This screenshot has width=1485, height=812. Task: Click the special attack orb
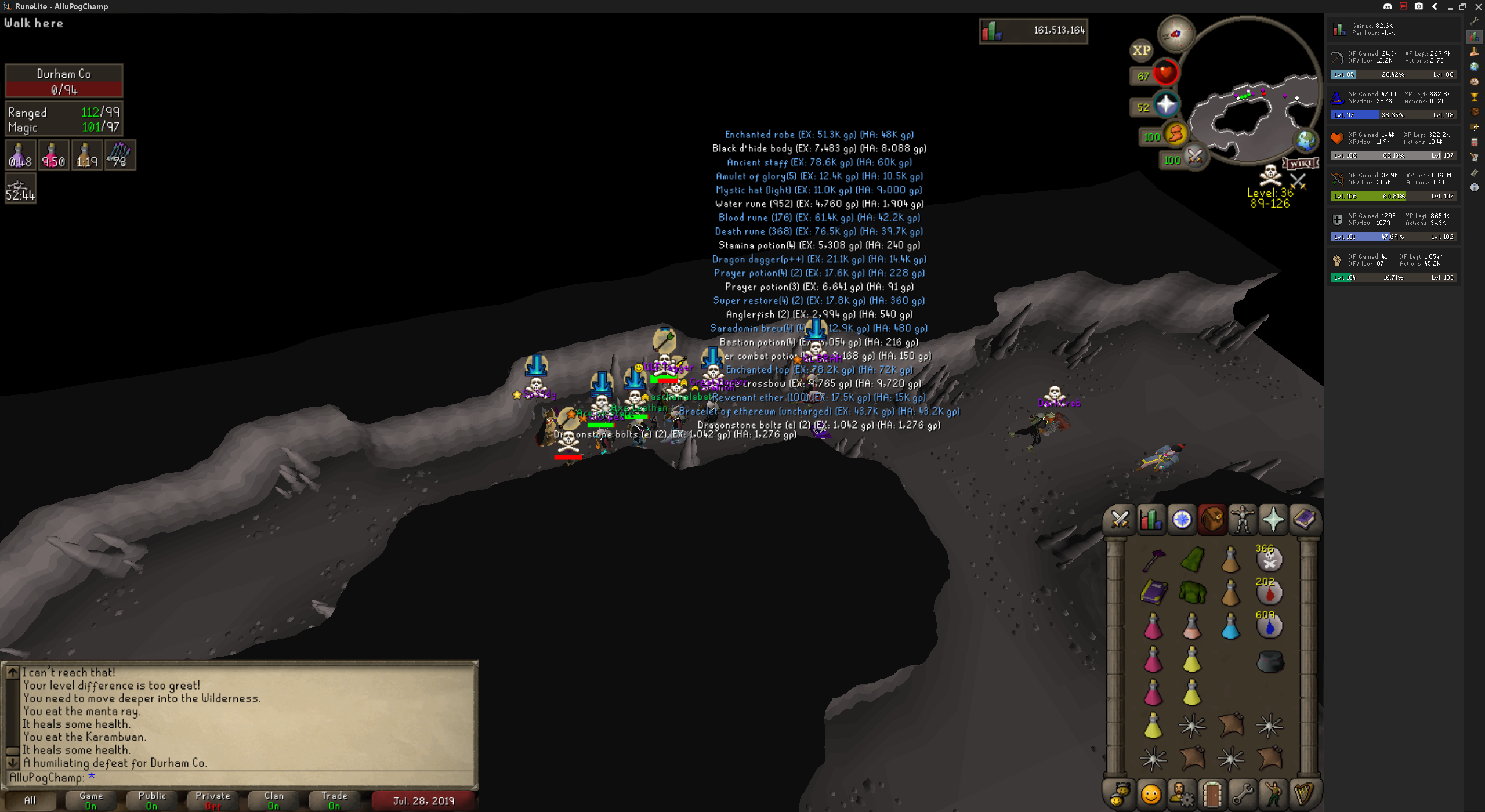(1194, 157)
